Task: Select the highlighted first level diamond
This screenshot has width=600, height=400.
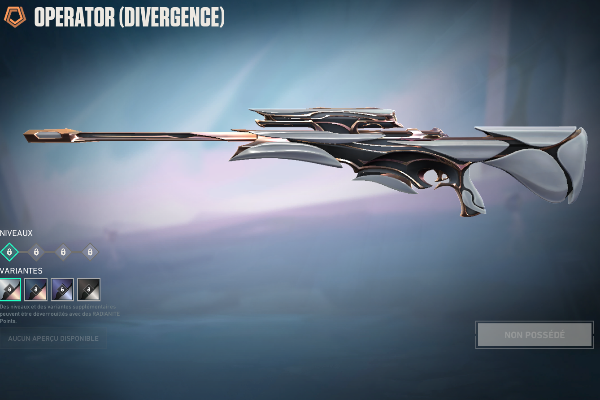Action: [x=9, y=252]
